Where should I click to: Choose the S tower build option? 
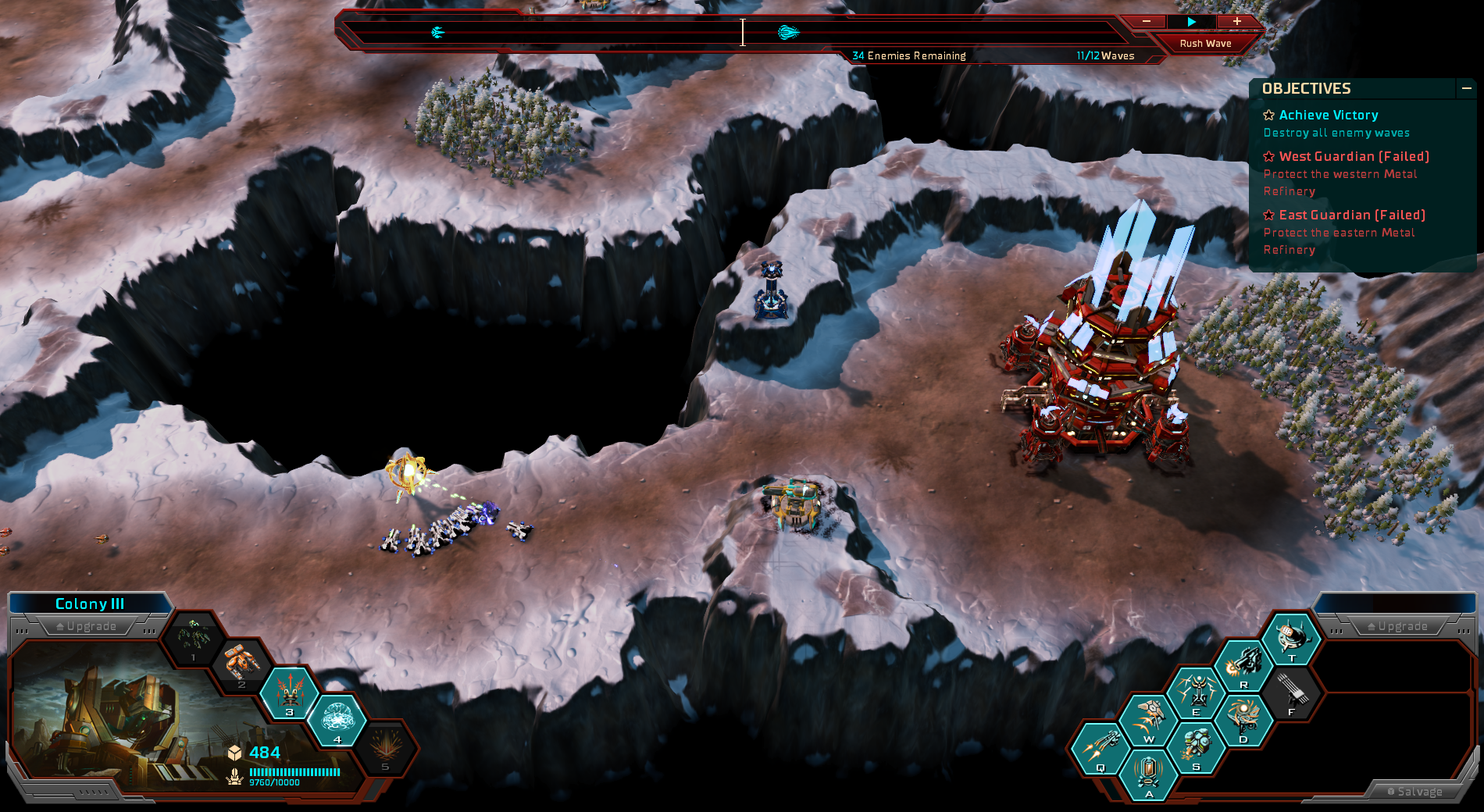click(x=1196, y=747)
